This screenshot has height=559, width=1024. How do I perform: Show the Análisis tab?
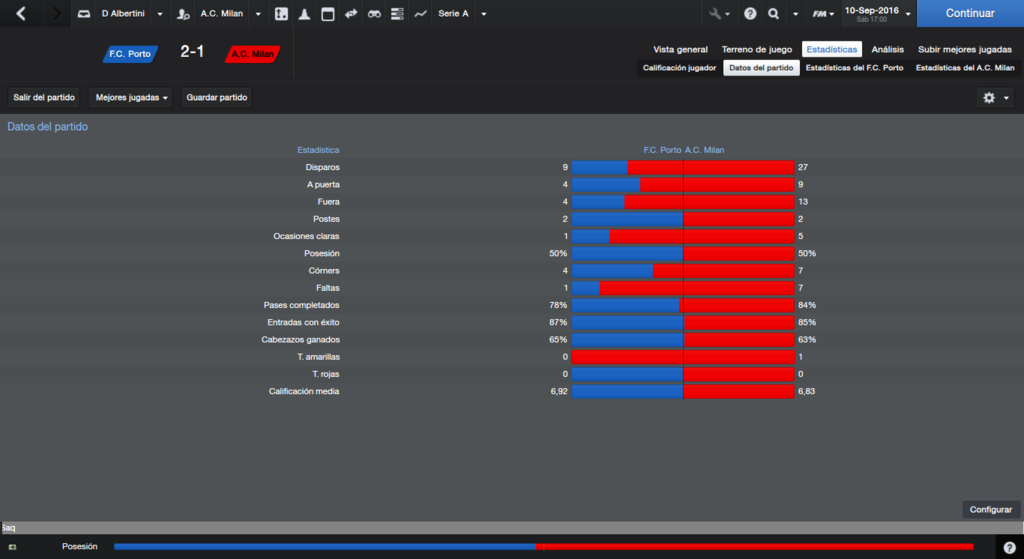(x=887, y=49)
